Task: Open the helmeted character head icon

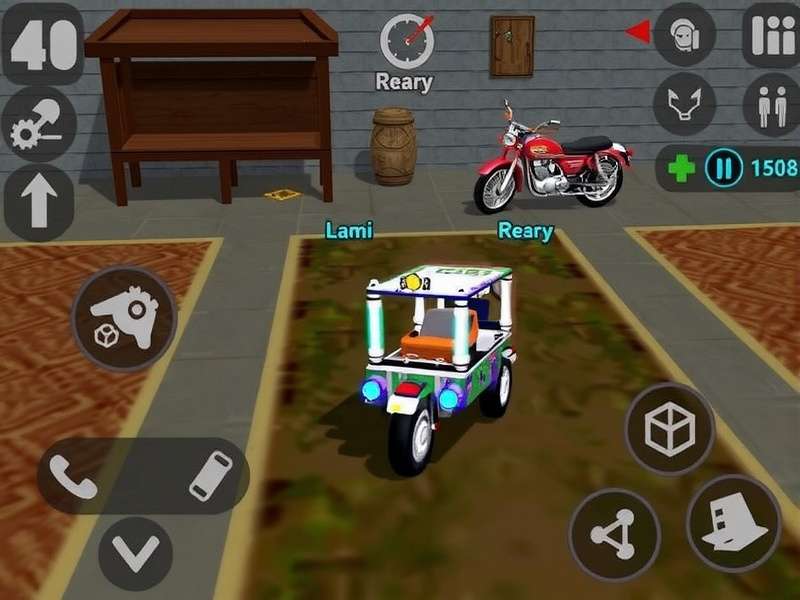Action: pos(685,36)
